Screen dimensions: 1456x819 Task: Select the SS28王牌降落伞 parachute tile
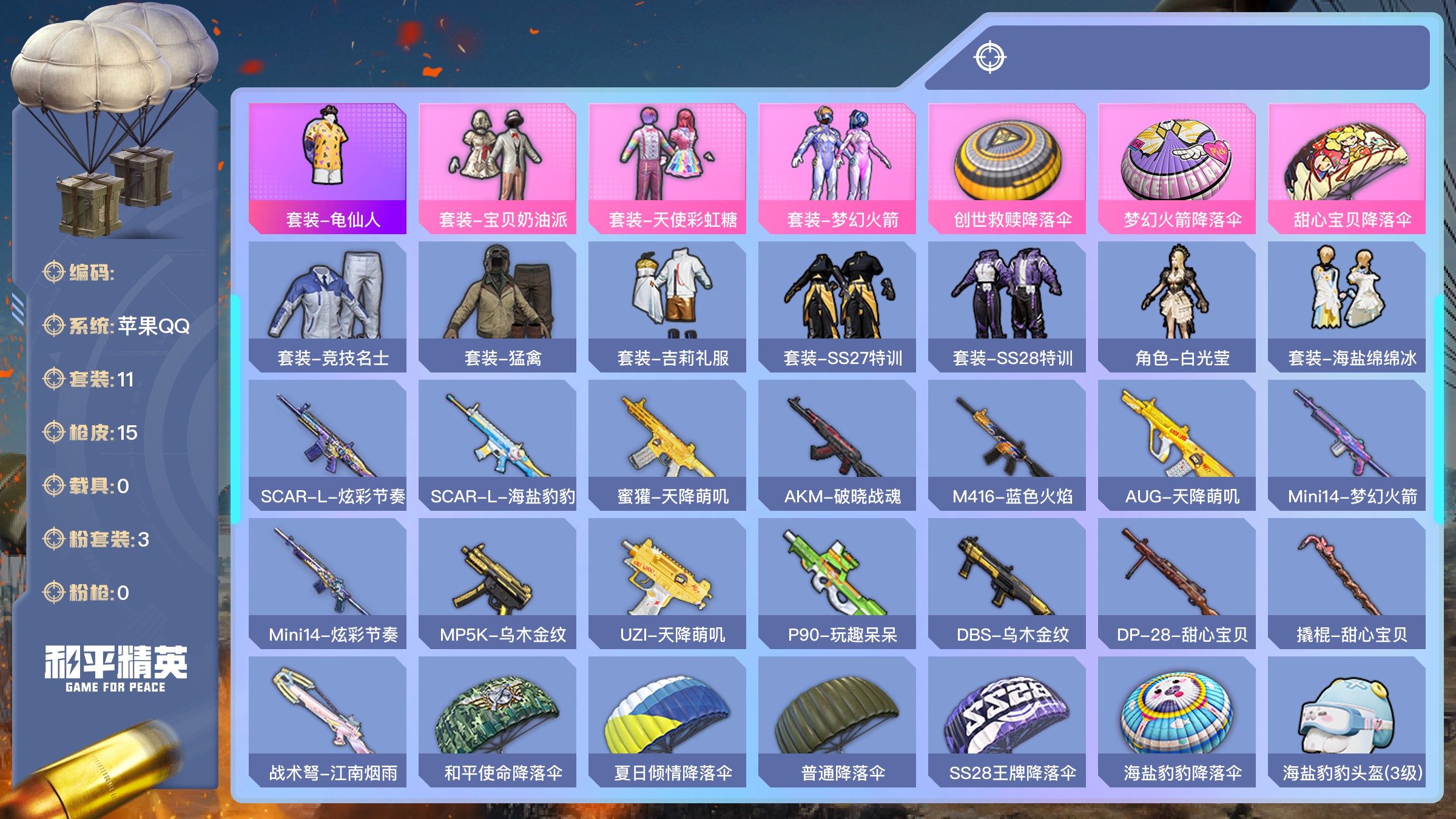coord(1007,722)
